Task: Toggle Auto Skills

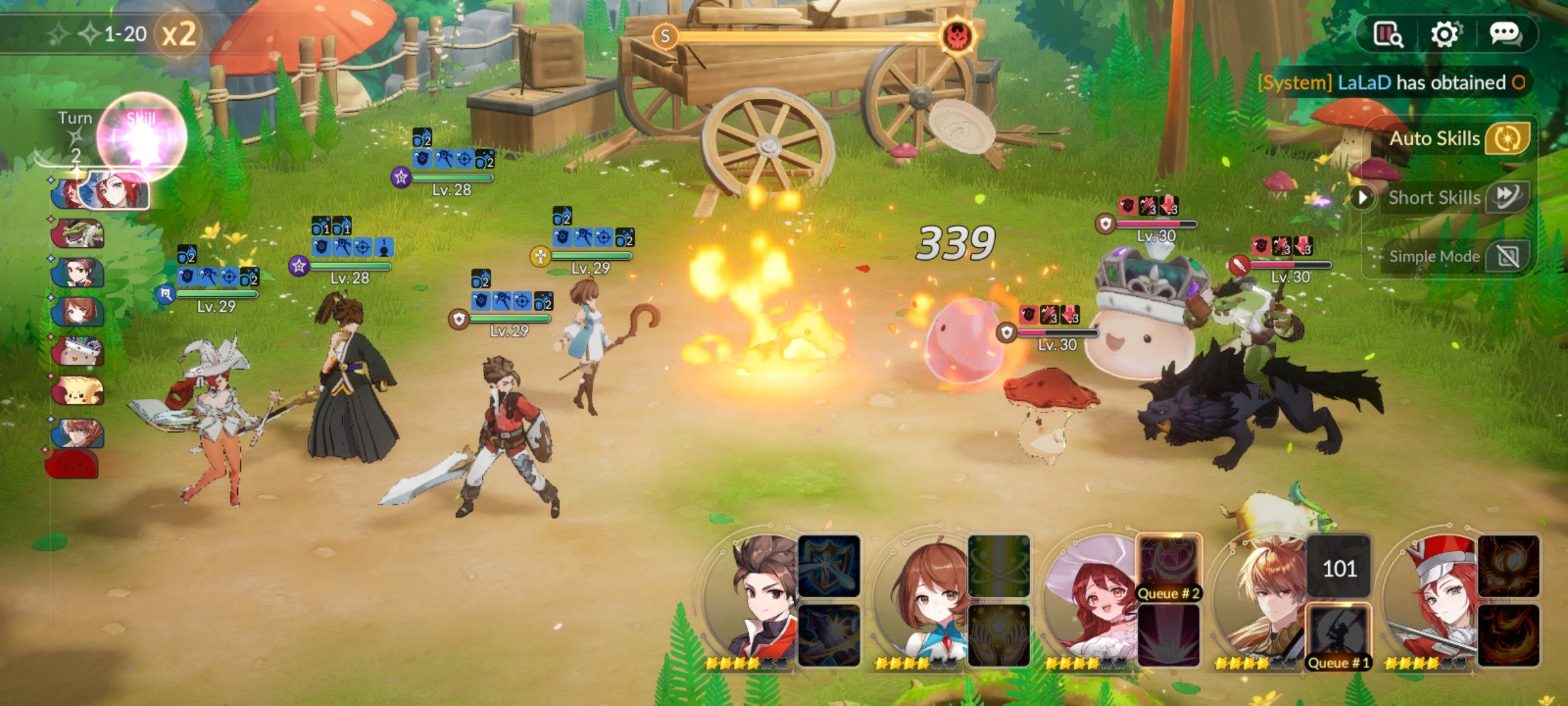Action: pyautogui.click(x=1507, y=139)
